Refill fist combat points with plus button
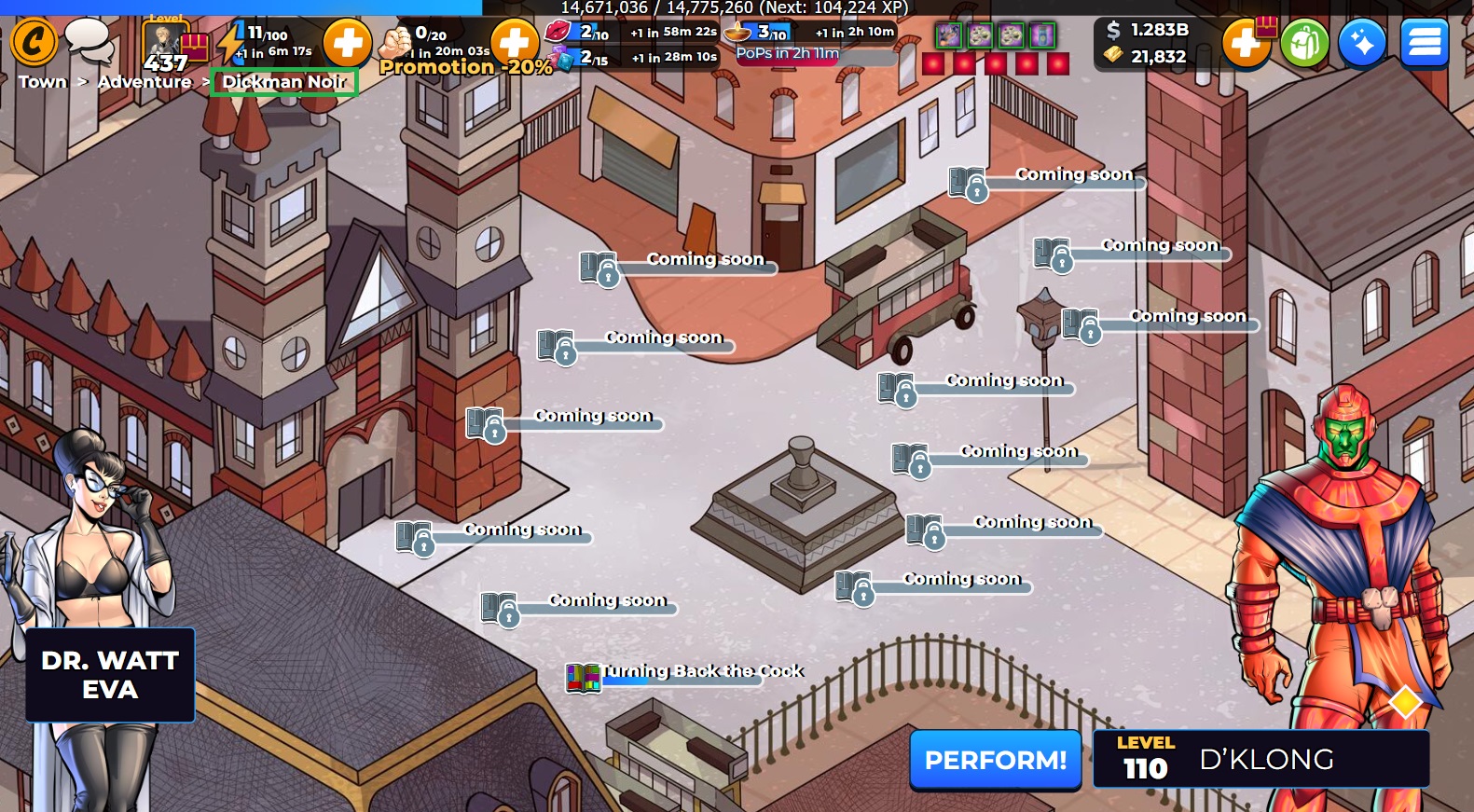Viewport: 1474px width, 812px height. 514,43
